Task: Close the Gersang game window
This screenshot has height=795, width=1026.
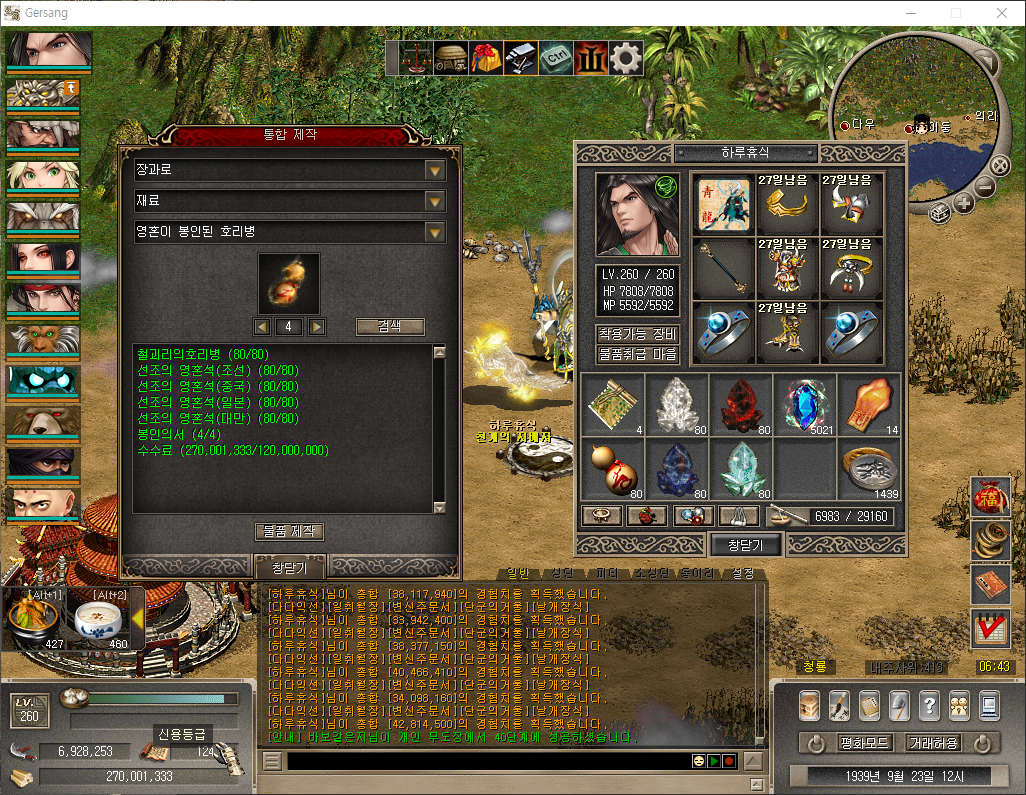Action: (1002, 13)
